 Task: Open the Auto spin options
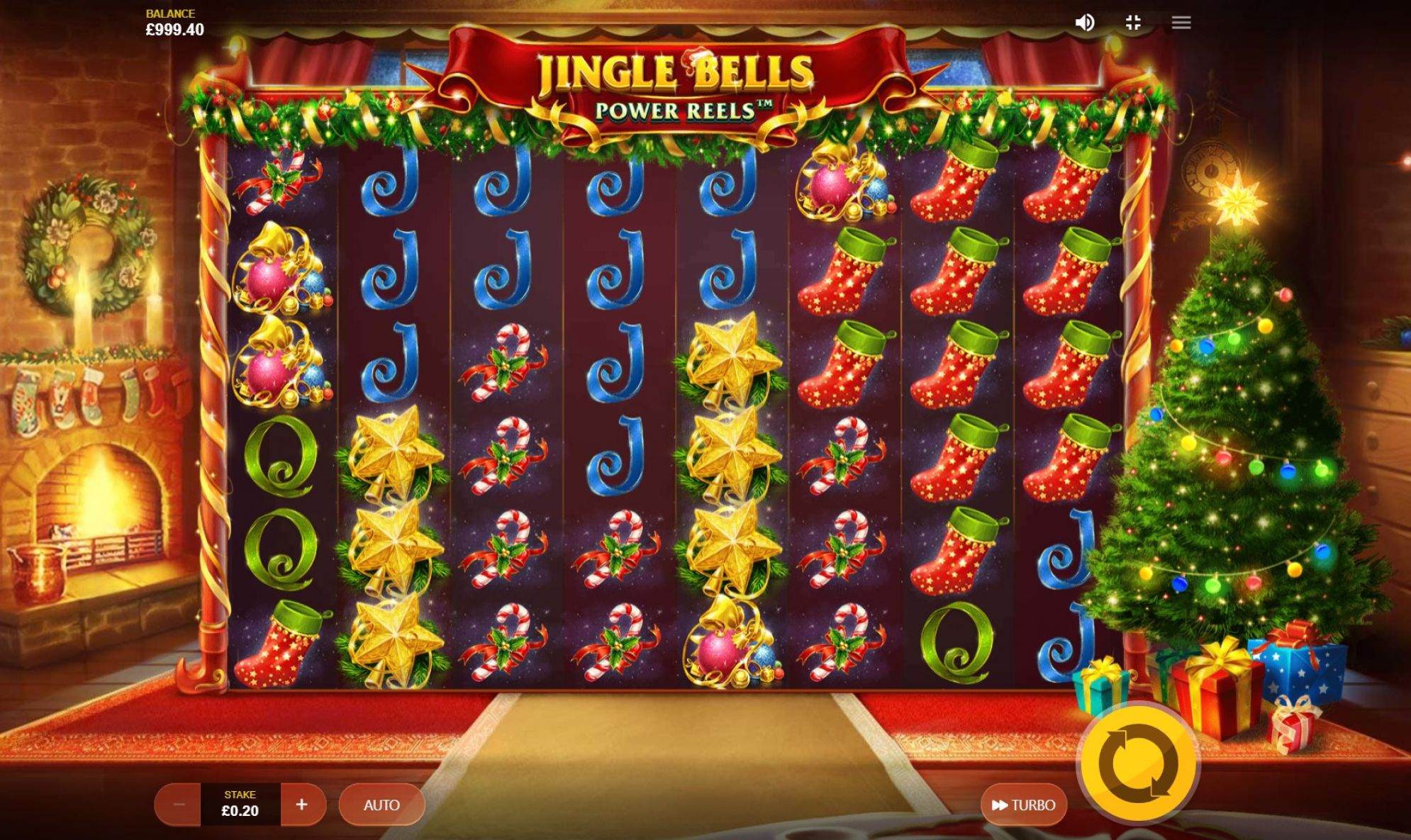tap(381, 805)
